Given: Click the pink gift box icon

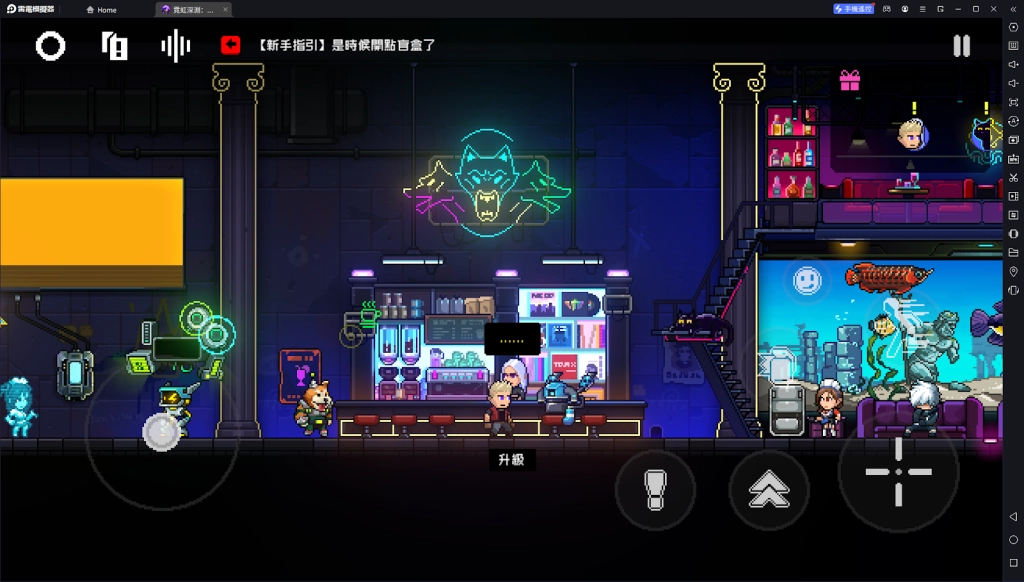Looking at the screenshot, I should 850,80.
